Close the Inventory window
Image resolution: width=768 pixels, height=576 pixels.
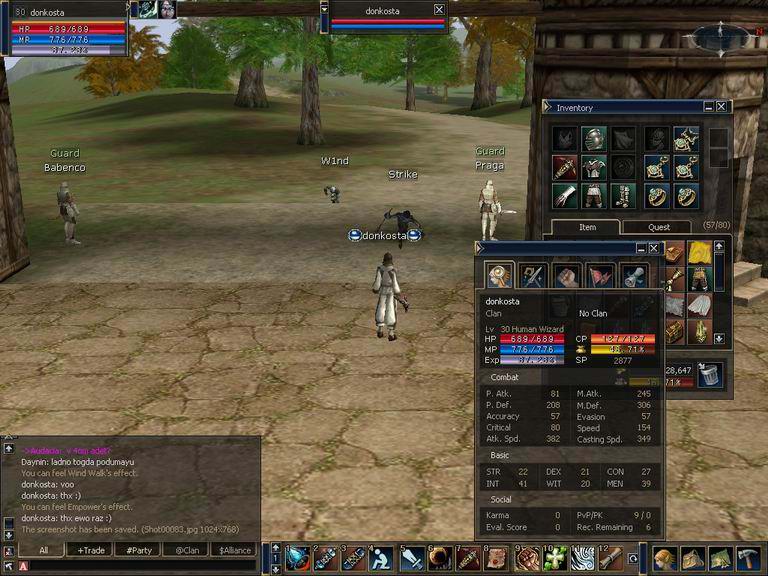tap(722, 107)
